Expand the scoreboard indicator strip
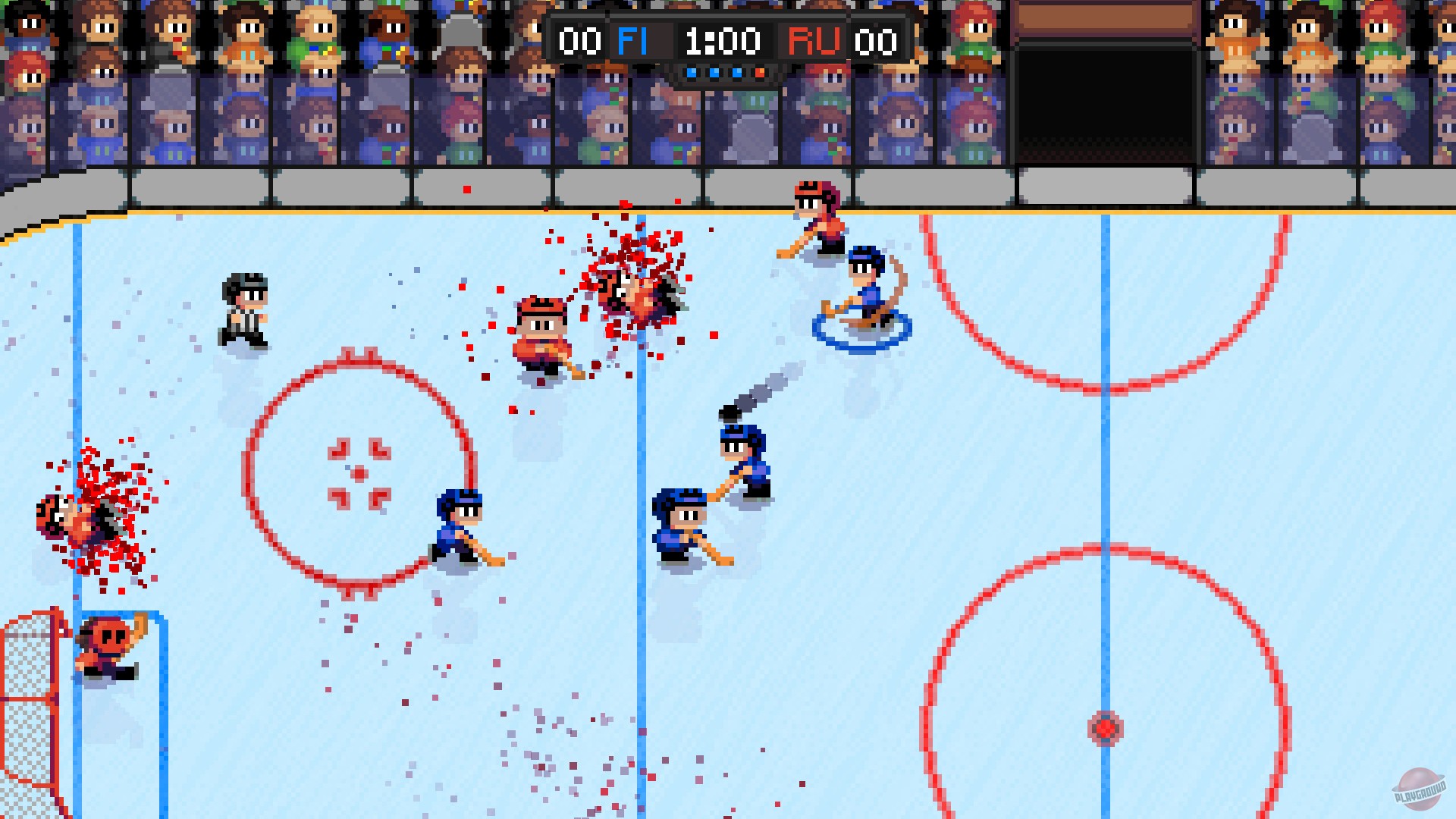The height and width of the screenshot is (819, 1456). coord(724,74)
